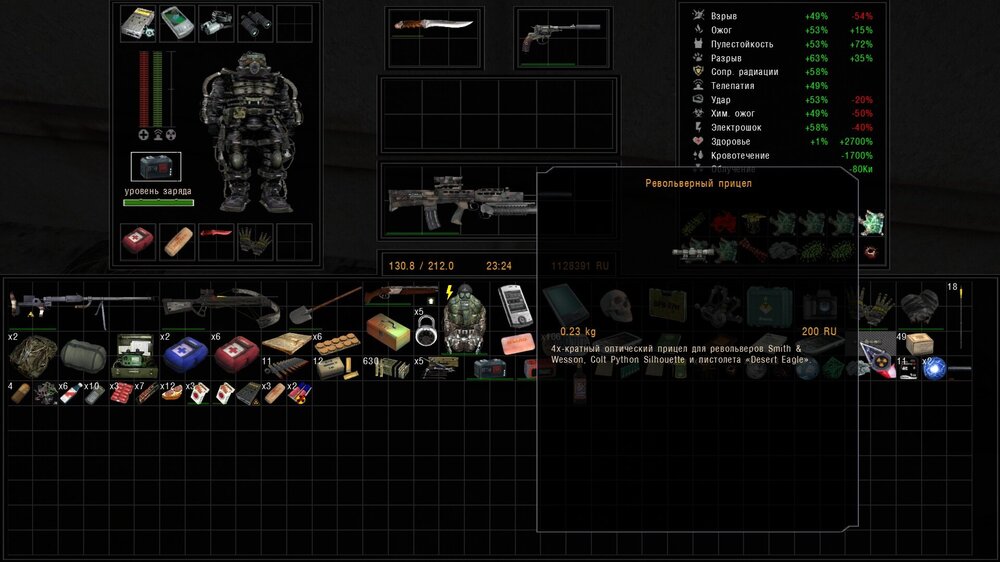Select the red medkit quick slot

tap(138, 240)
